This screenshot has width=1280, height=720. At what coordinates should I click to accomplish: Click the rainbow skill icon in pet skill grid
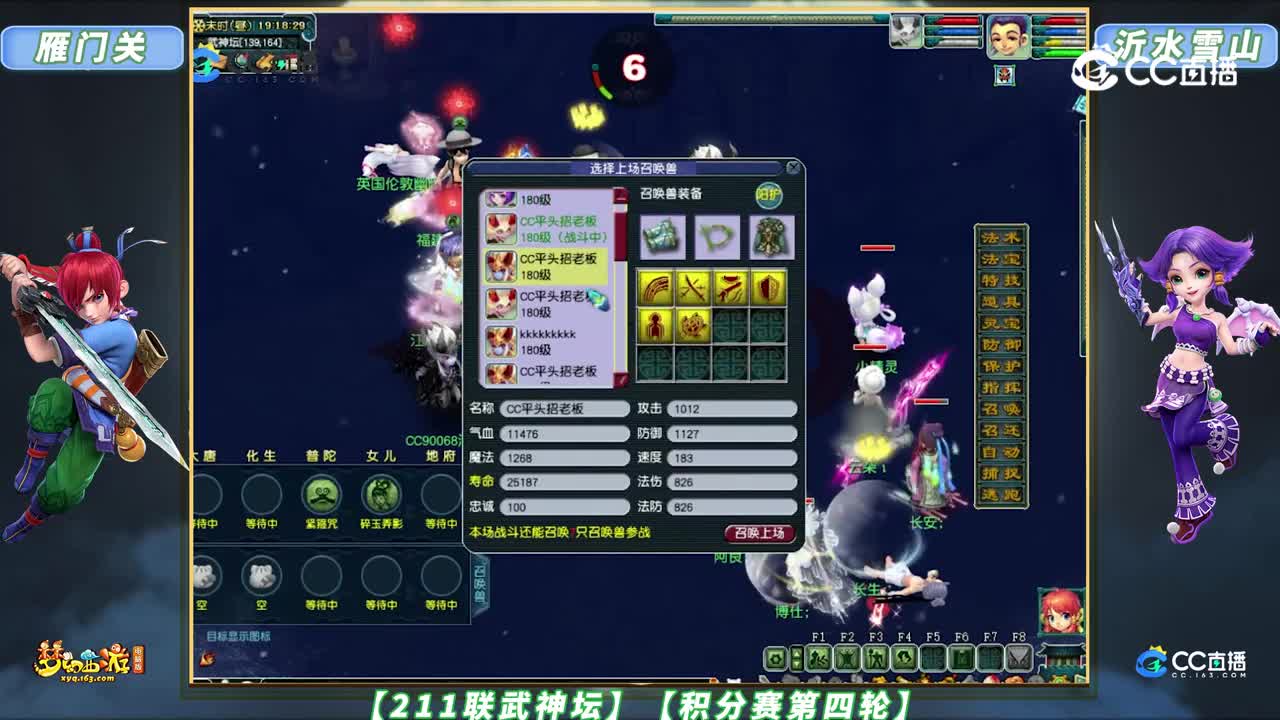click(x=657, y=288)
